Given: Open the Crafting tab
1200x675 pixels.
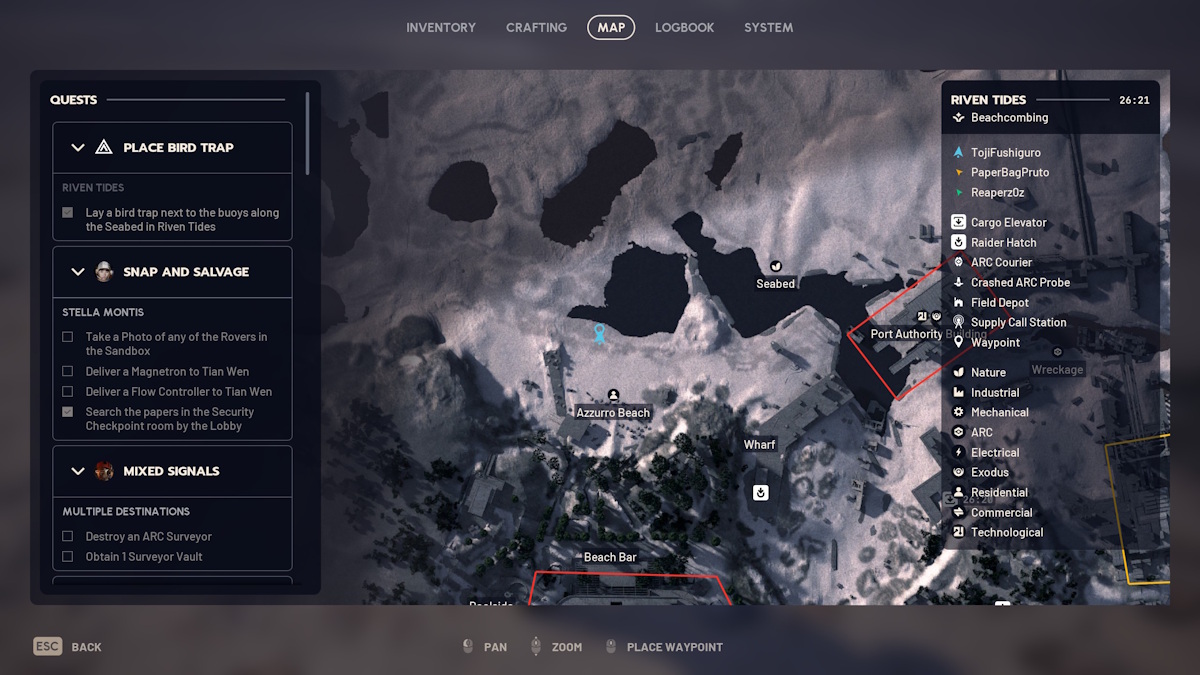Looking at the screenshot, I should tap(536, 28).
